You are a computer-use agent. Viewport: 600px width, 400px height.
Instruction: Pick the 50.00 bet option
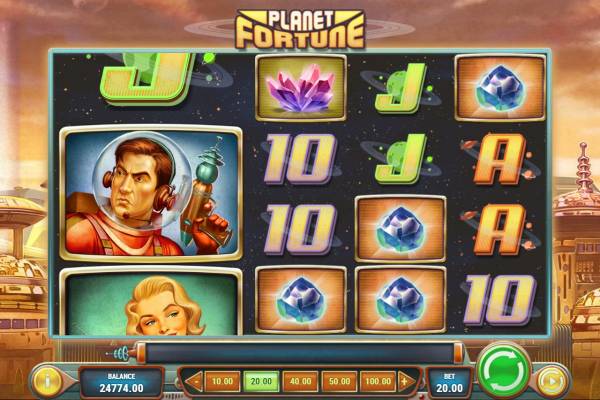pyautogui.click(x=337, y=381)
